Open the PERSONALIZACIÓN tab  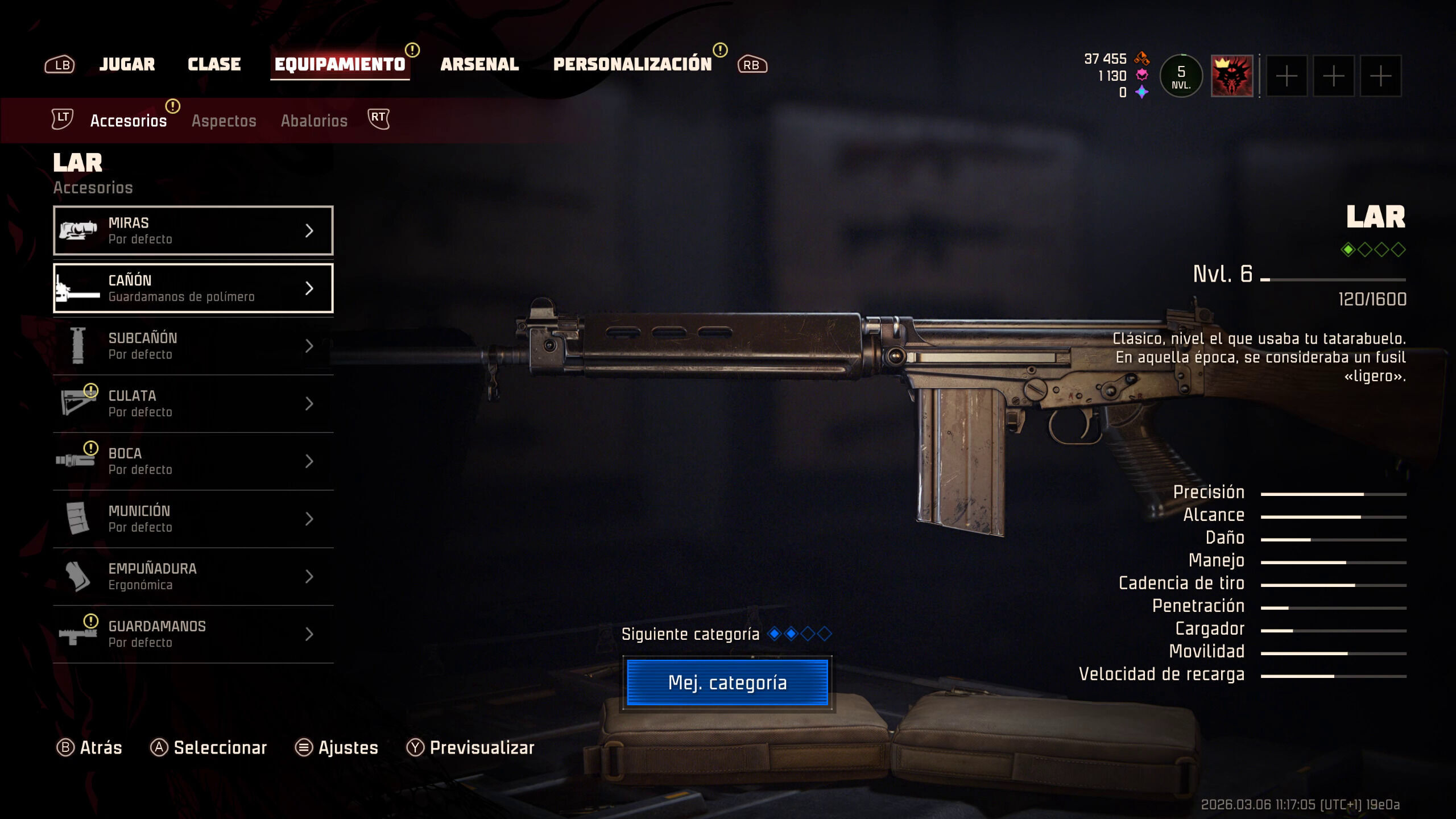(x=632, y=64)
